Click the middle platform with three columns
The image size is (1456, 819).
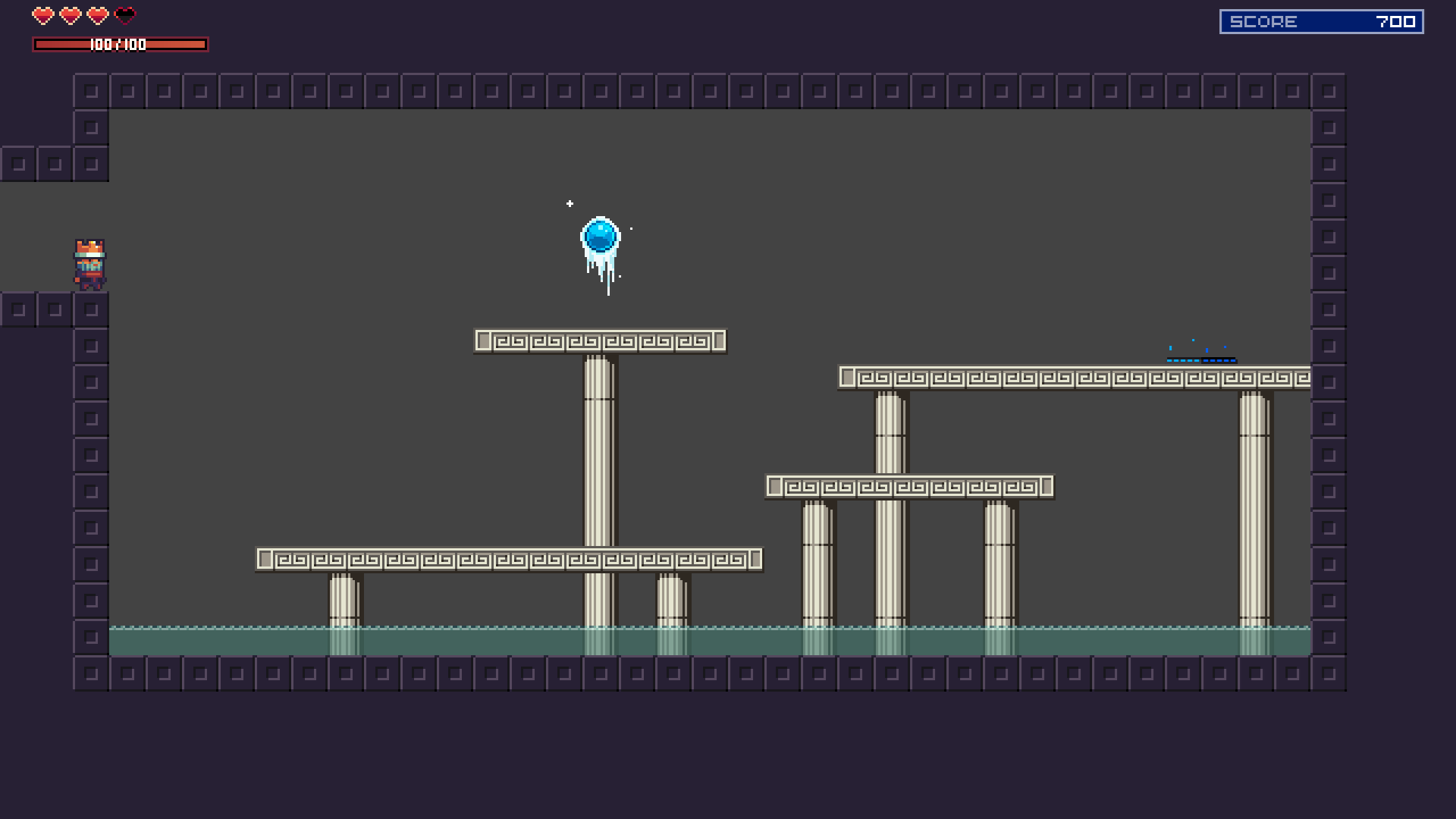tap(910, 486)
